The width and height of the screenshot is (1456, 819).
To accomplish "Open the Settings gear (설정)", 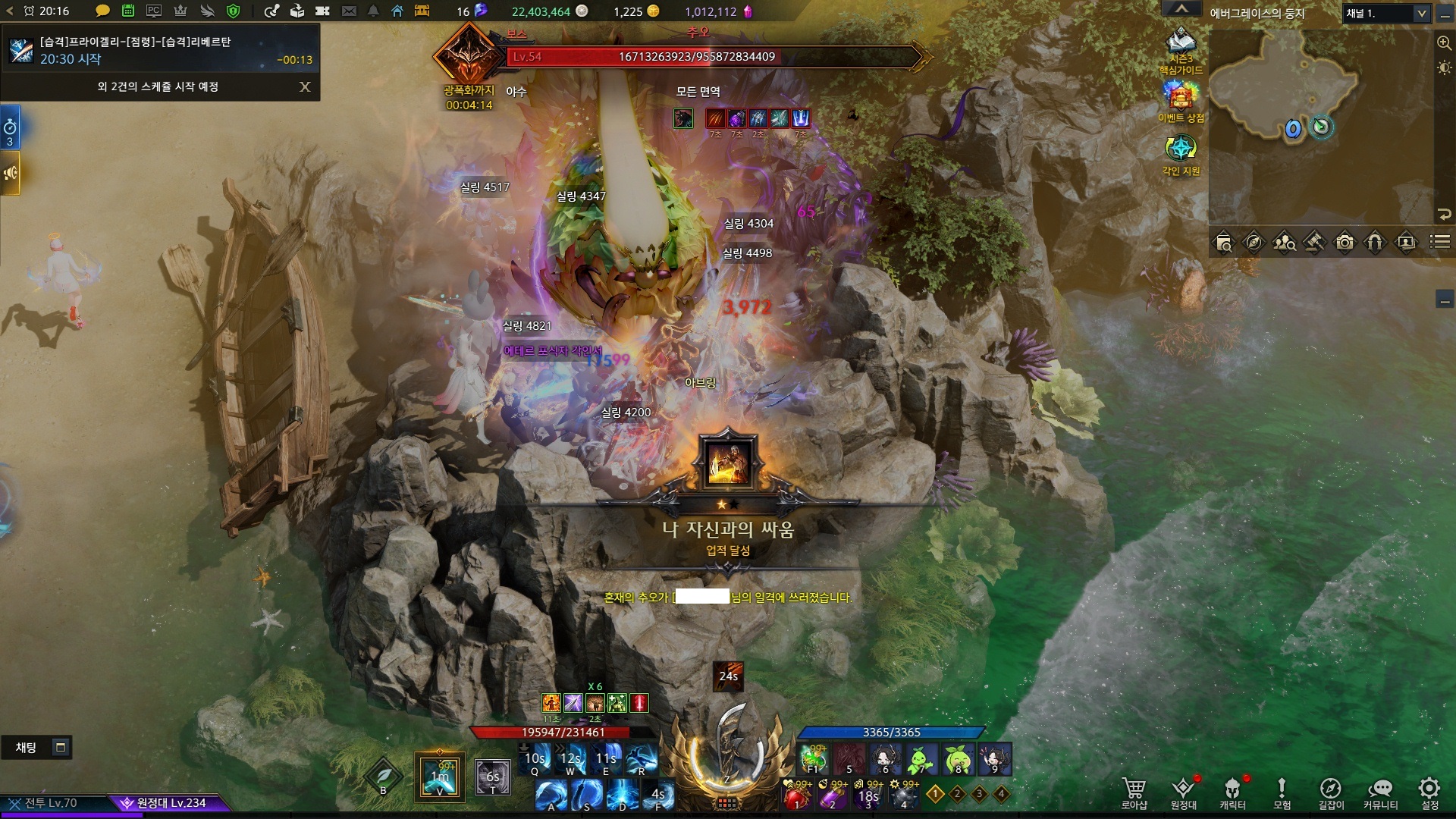I will pyautogui.click(x=1429, y=792).
